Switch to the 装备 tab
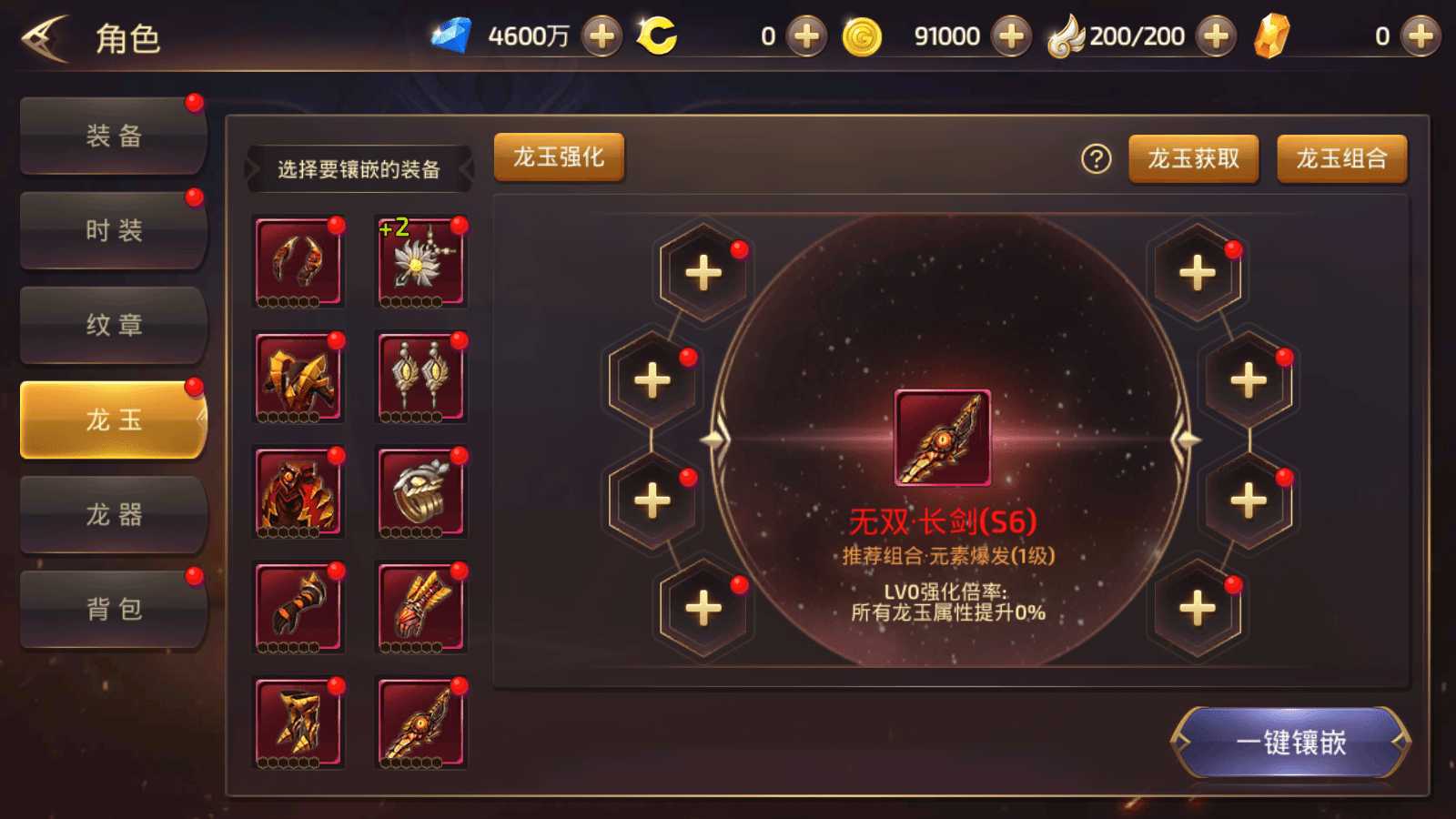 coord(111,135)
